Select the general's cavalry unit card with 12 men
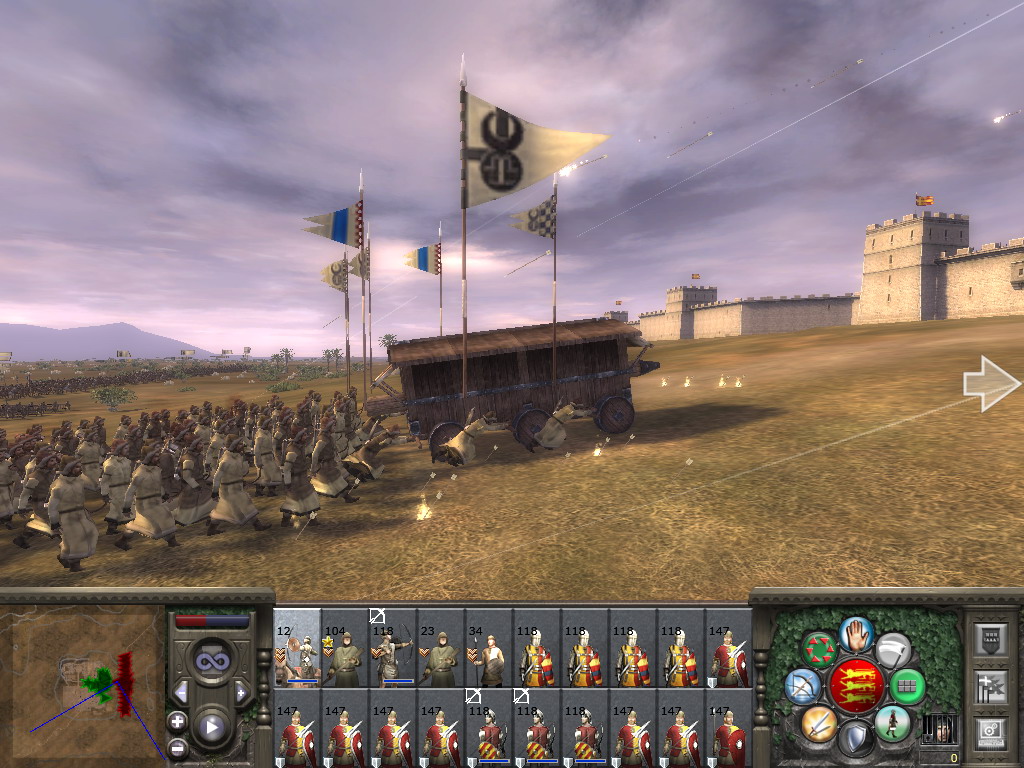The image size is (1024, 768). [x=297, y=648]
